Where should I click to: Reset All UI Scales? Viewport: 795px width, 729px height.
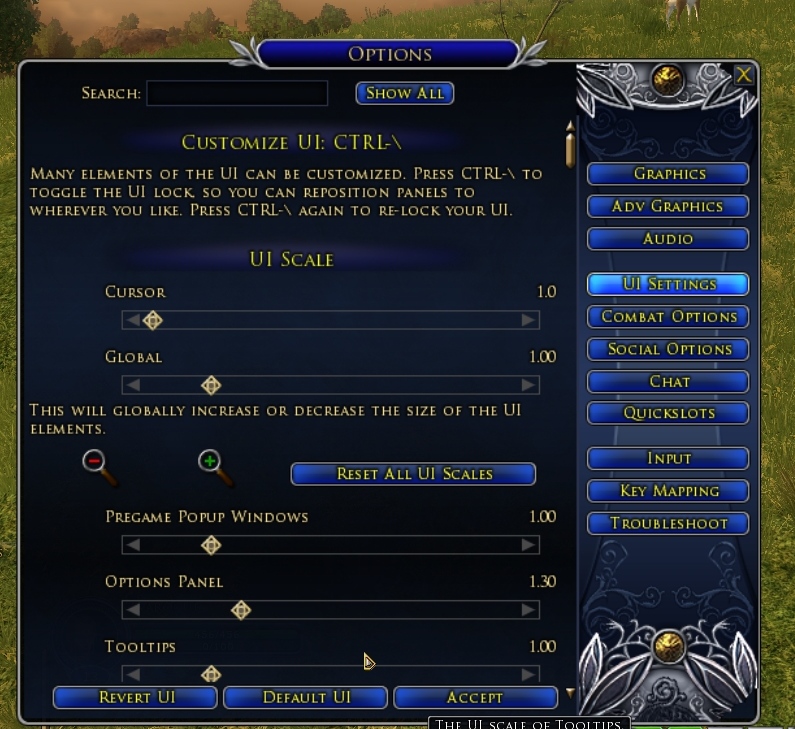[413, 473]
